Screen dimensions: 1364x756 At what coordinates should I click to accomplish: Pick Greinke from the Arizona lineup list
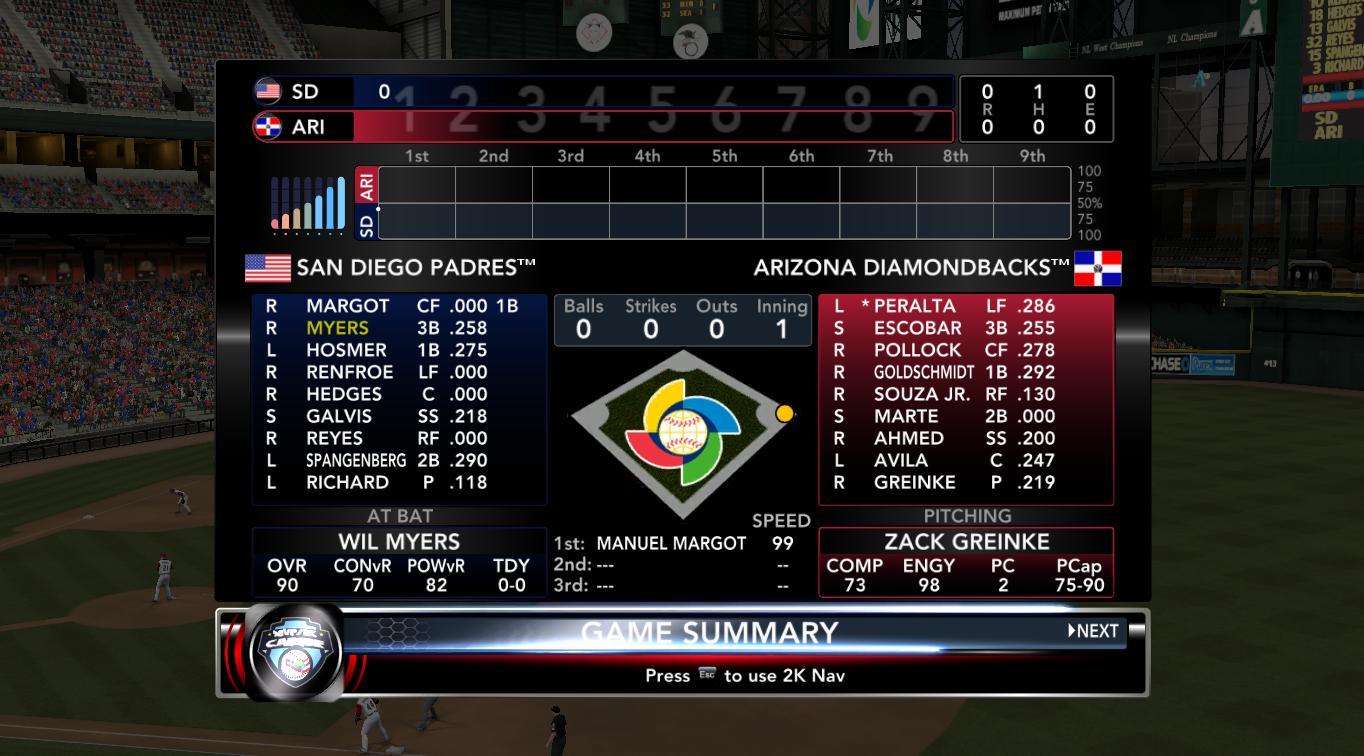tap(914, 482)
